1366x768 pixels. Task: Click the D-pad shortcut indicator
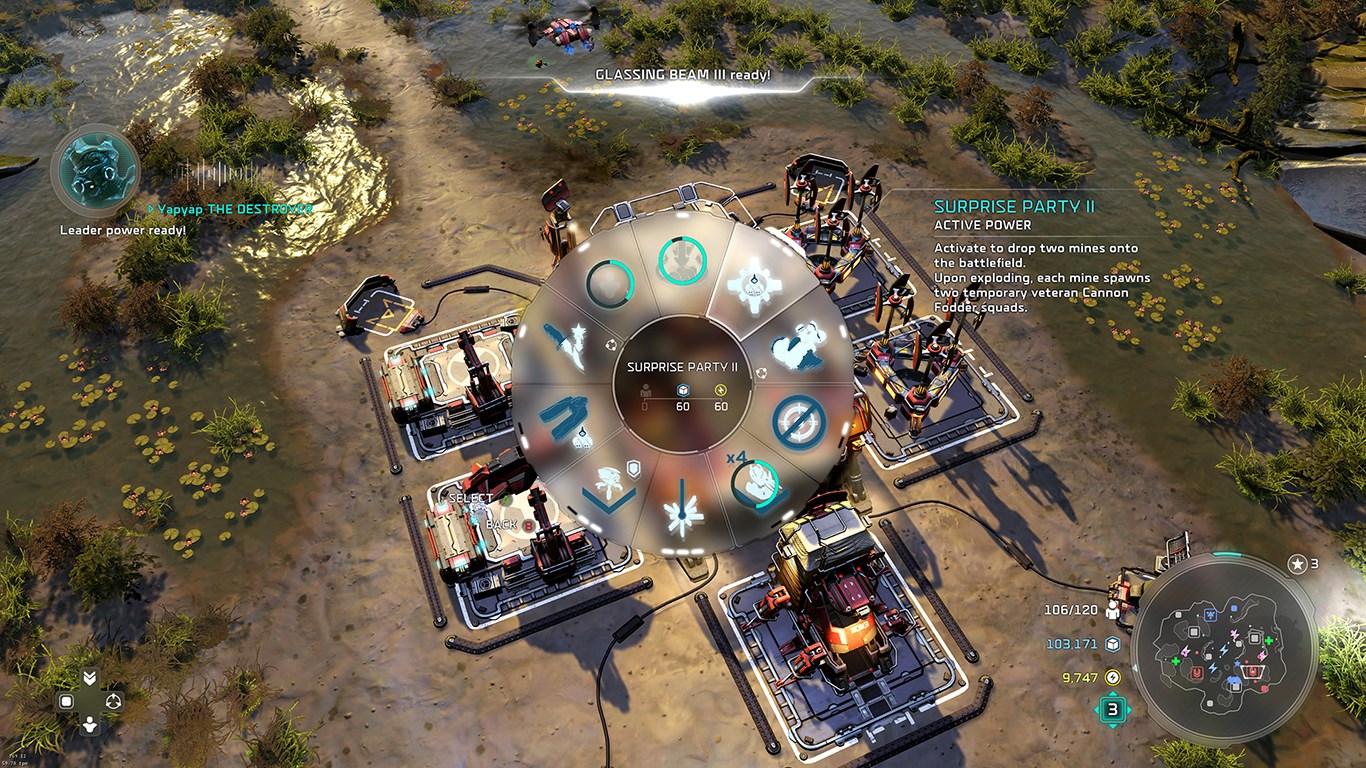[x=90, y=702]
